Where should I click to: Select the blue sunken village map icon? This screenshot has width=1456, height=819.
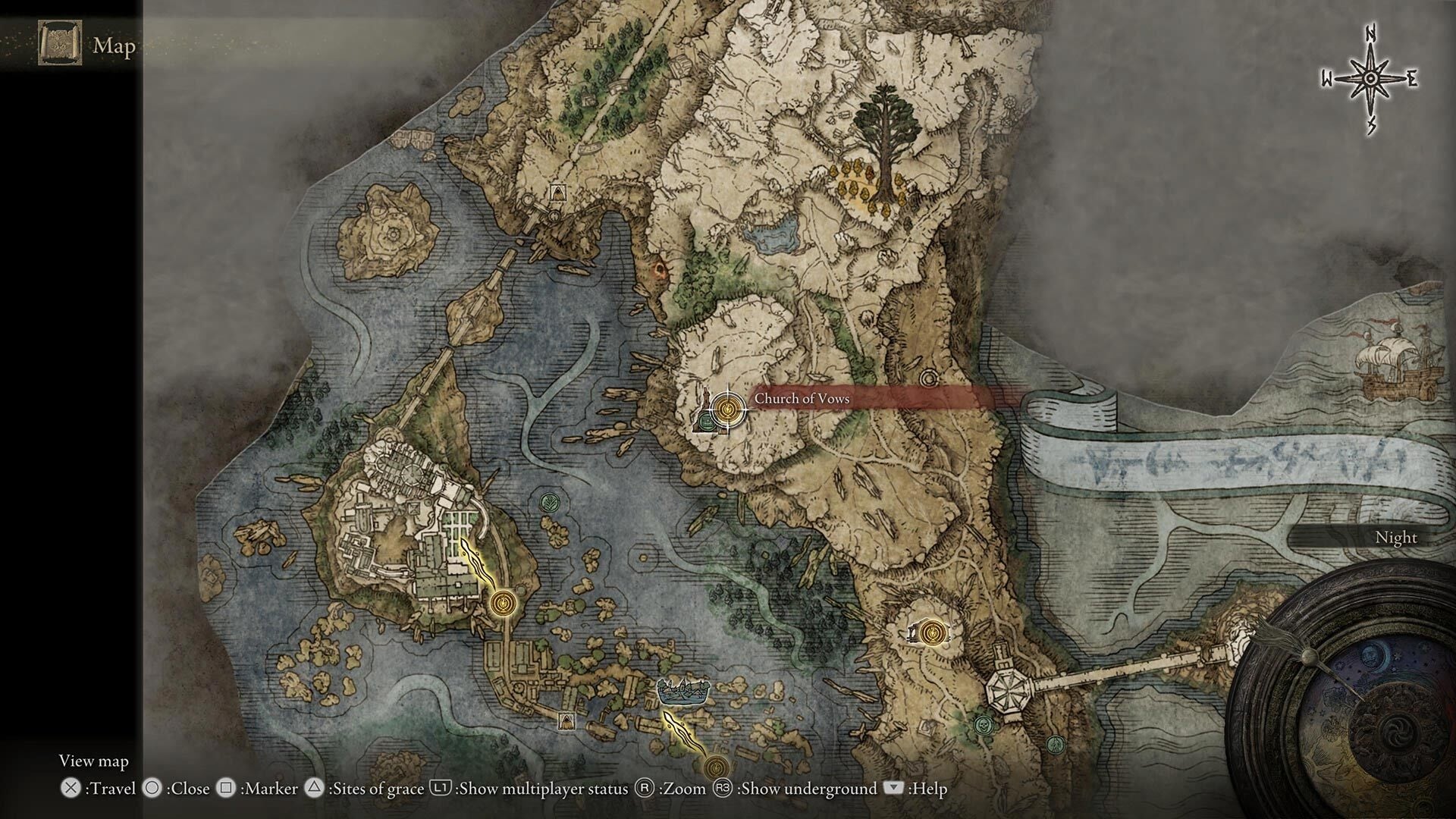[x=683, y=691]
